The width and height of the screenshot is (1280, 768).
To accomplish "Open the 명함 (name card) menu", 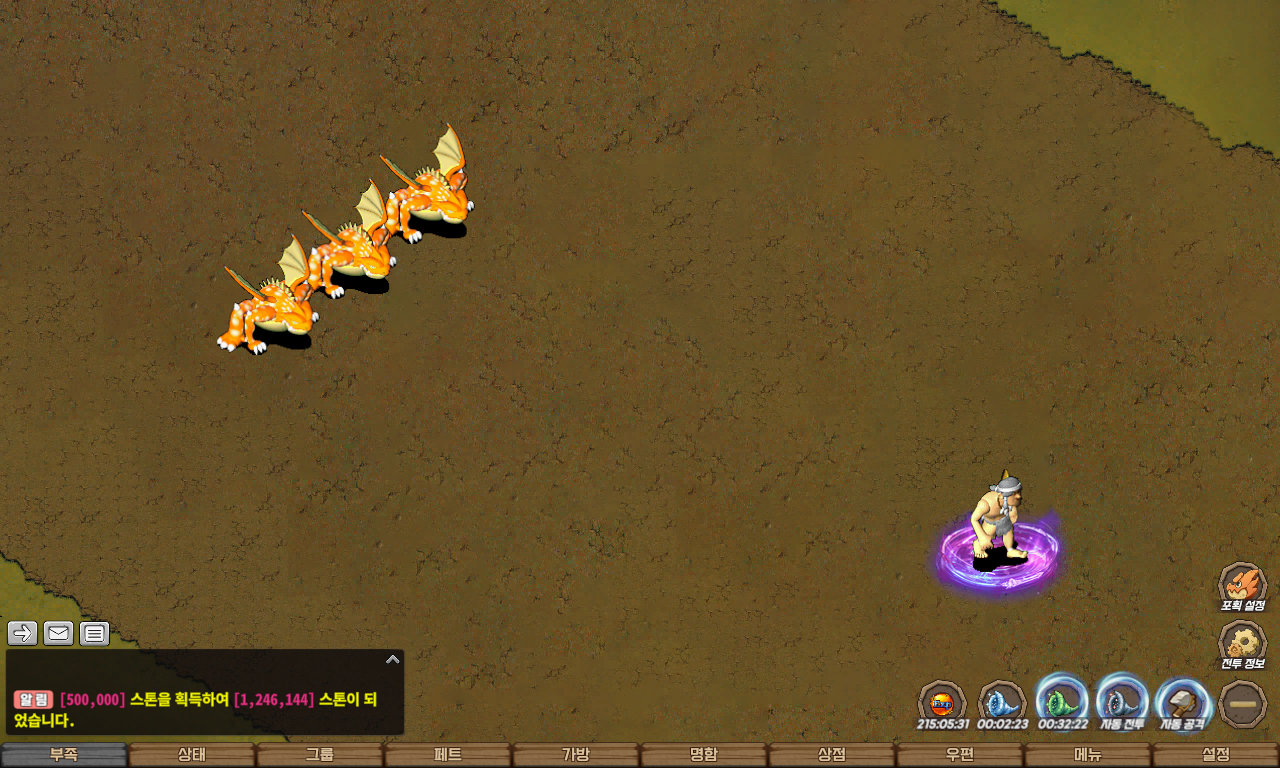I will pyautogui.click(x=704, y=755).
